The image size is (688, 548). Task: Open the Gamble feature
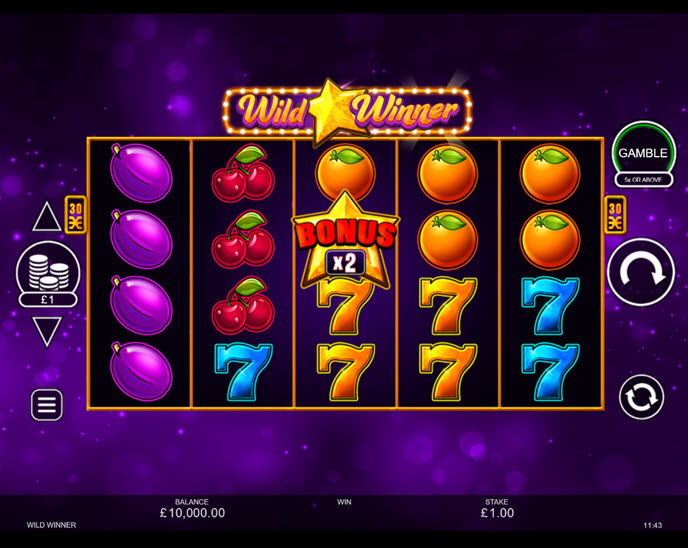coord(643,153)
